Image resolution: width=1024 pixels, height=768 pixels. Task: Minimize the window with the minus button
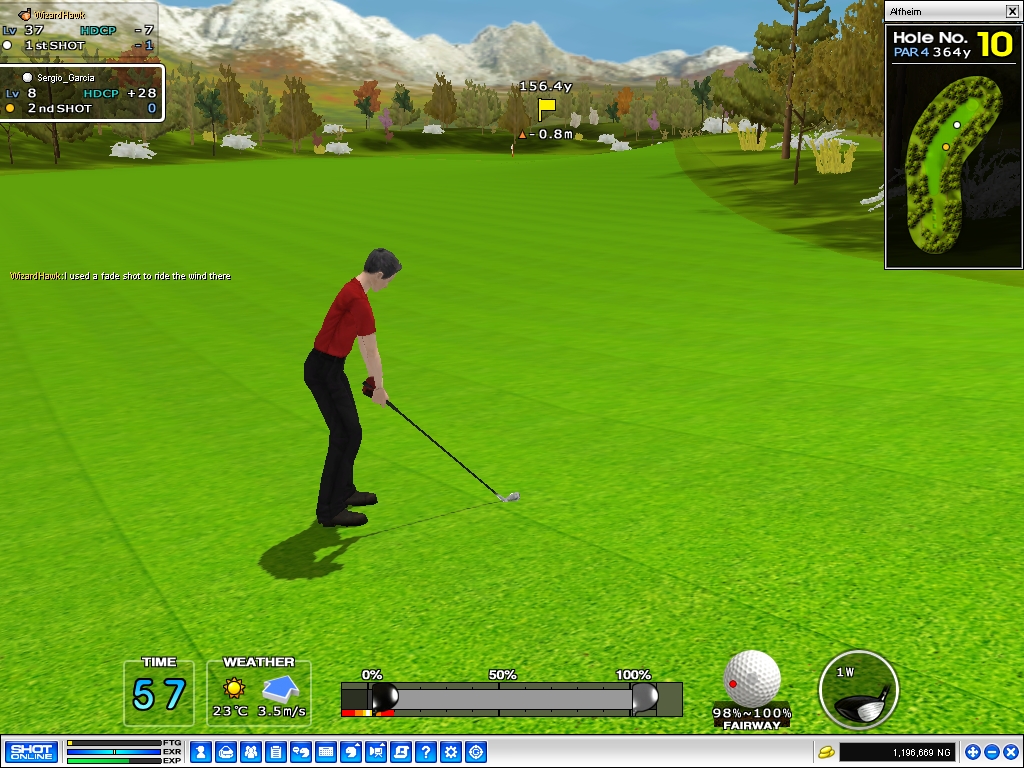tap(992, 752)
